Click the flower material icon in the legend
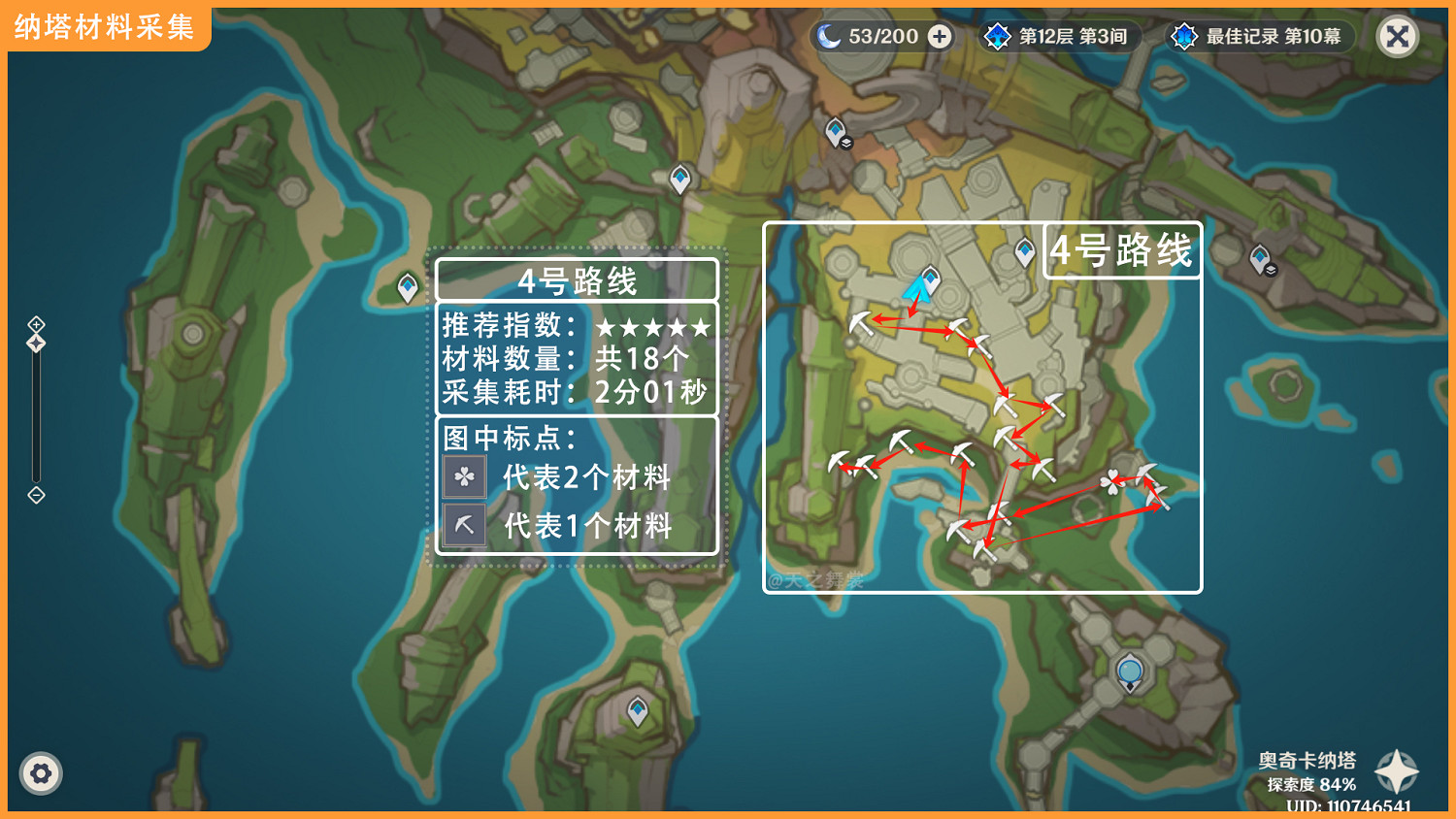This screenshot has width=1456, height=819. tap(465, 477)
